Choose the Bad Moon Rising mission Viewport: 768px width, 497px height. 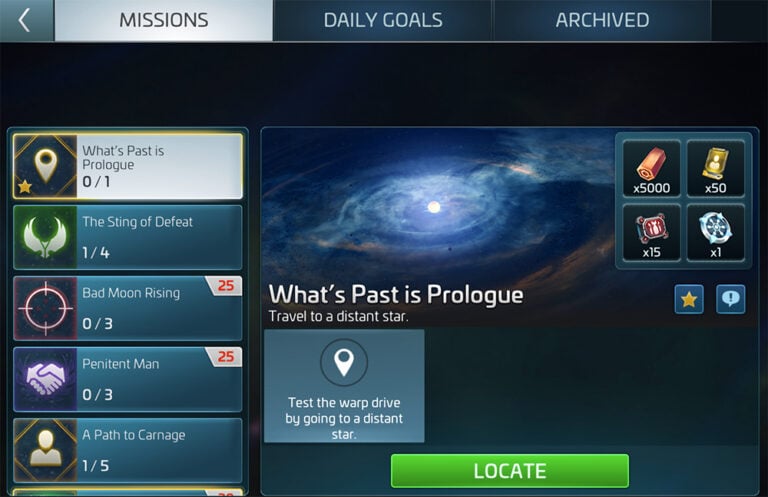coord(128,308)
